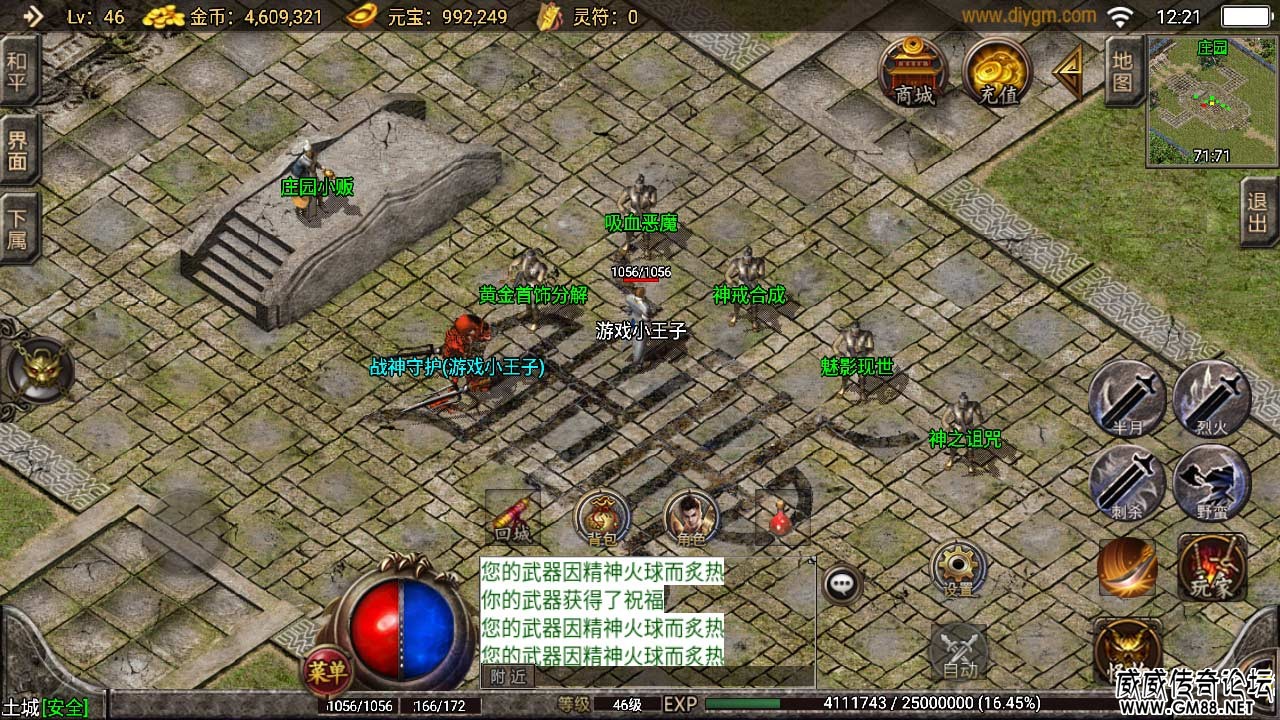Viewport: 1280px width, 720px height.
Task: Tap the 退出 exit button
Action: point(1258,212)
